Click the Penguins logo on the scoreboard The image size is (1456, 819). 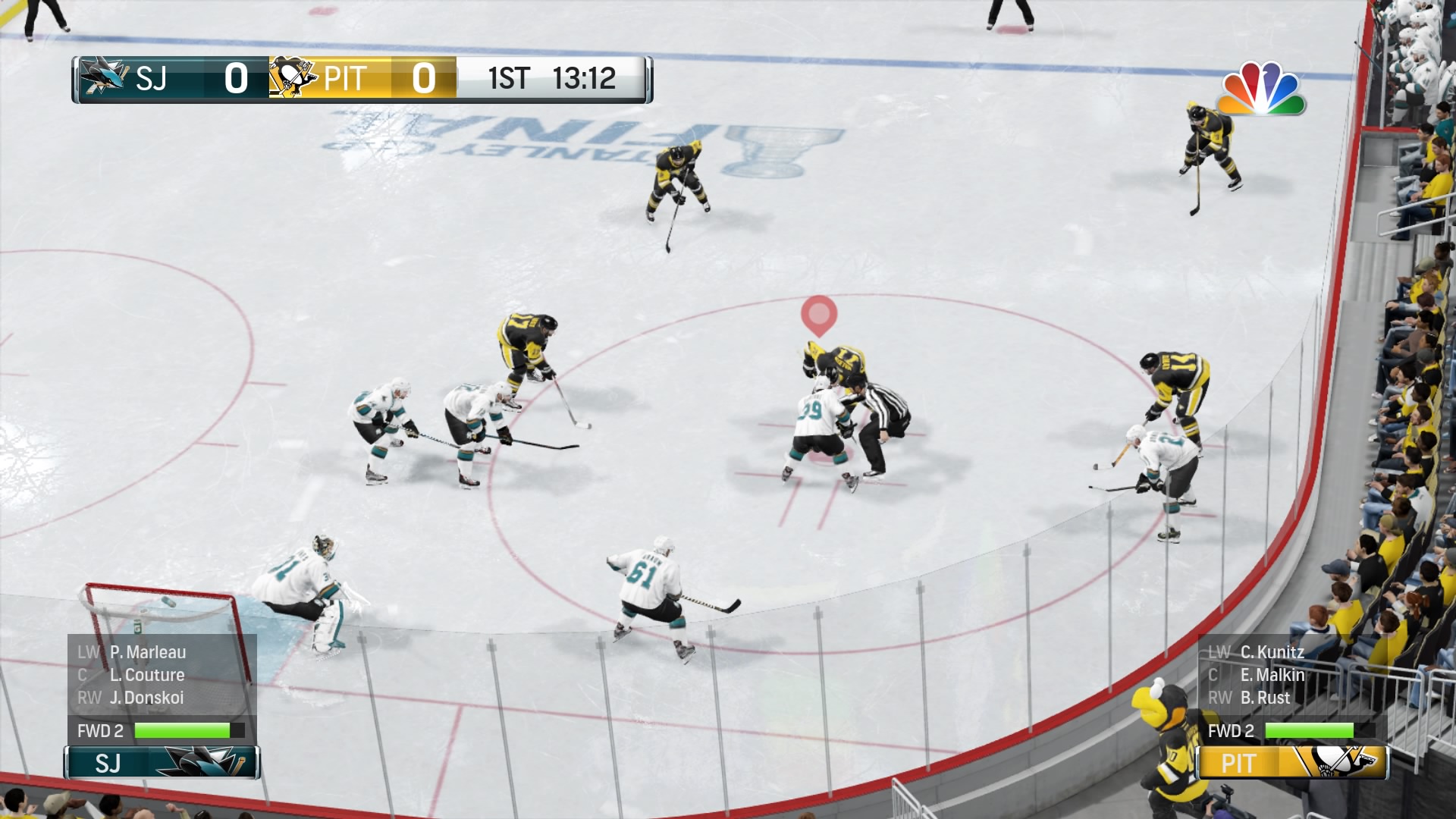tap(293, 77)
